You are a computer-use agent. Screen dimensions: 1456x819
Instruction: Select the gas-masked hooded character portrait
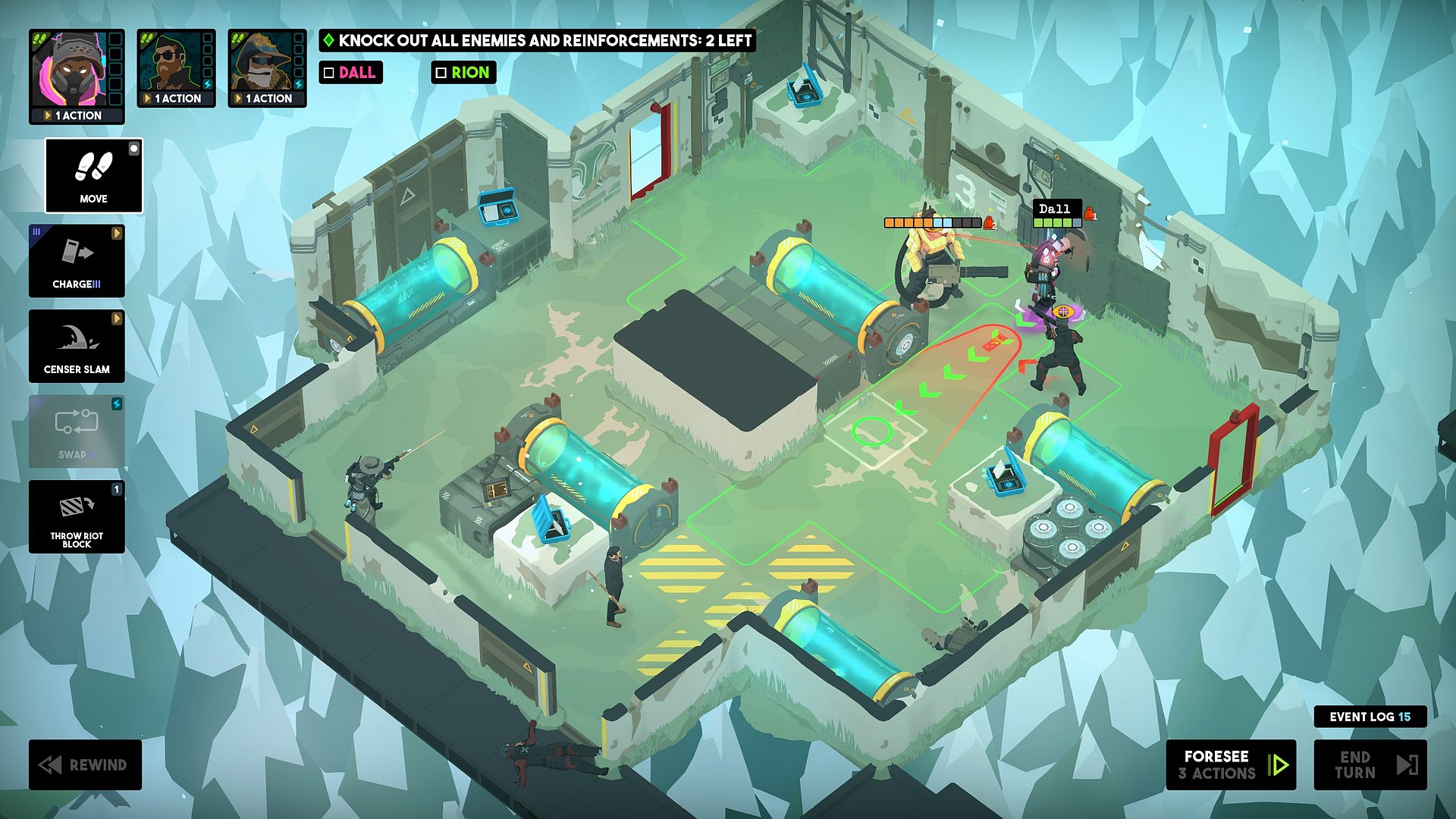coord(69,70)
